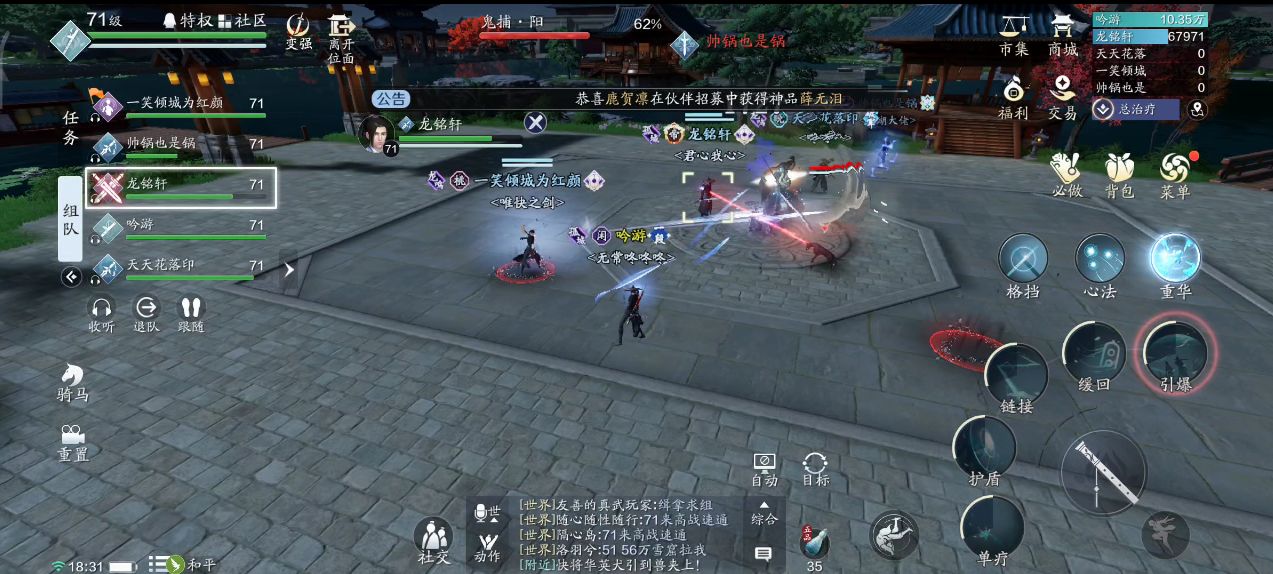Toggle 自动 auto combat
Viewport: 1273px width, 574px height.
pos(764,466)
